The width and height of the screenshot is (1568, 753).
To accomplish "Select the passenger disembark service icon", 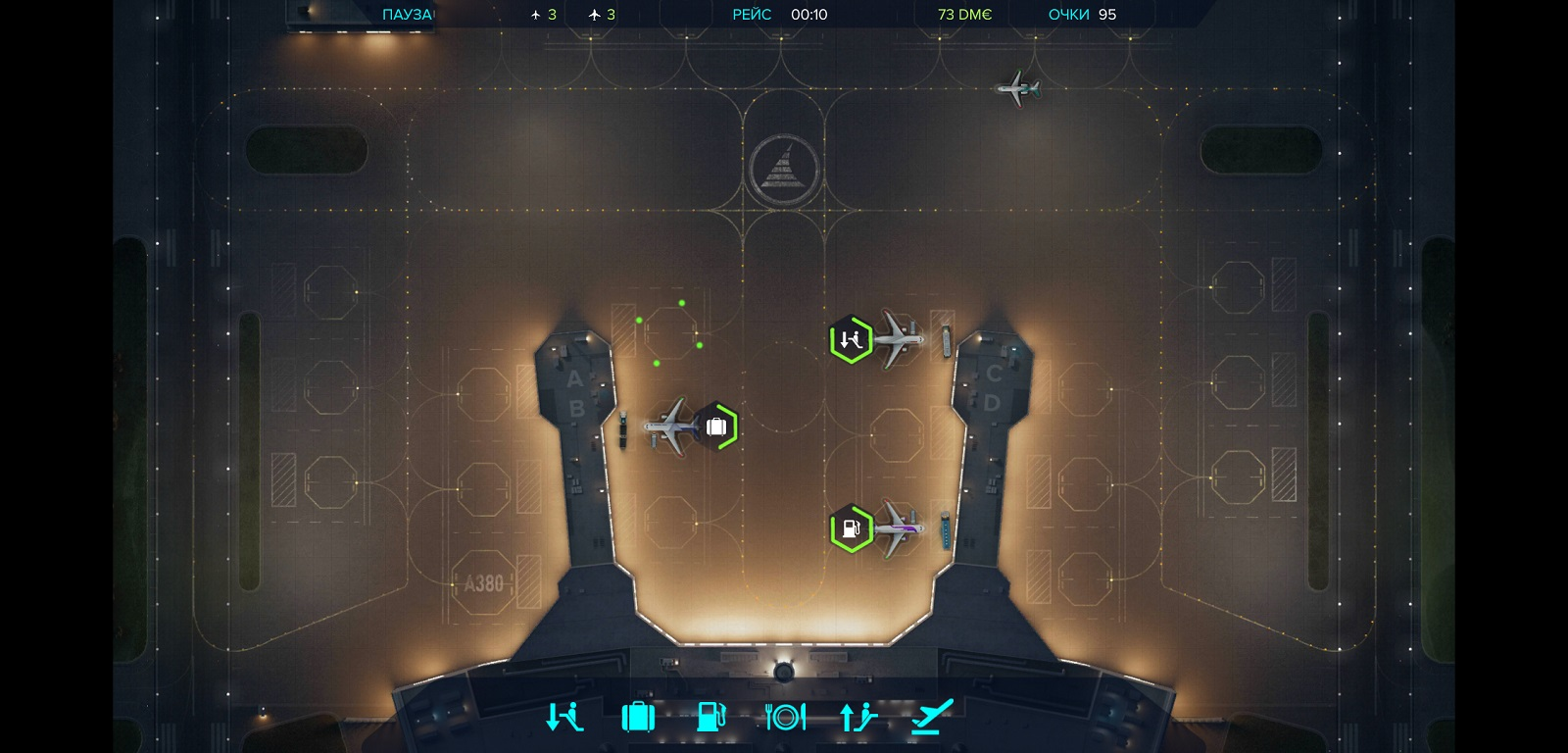I will [x=564, y=717].
